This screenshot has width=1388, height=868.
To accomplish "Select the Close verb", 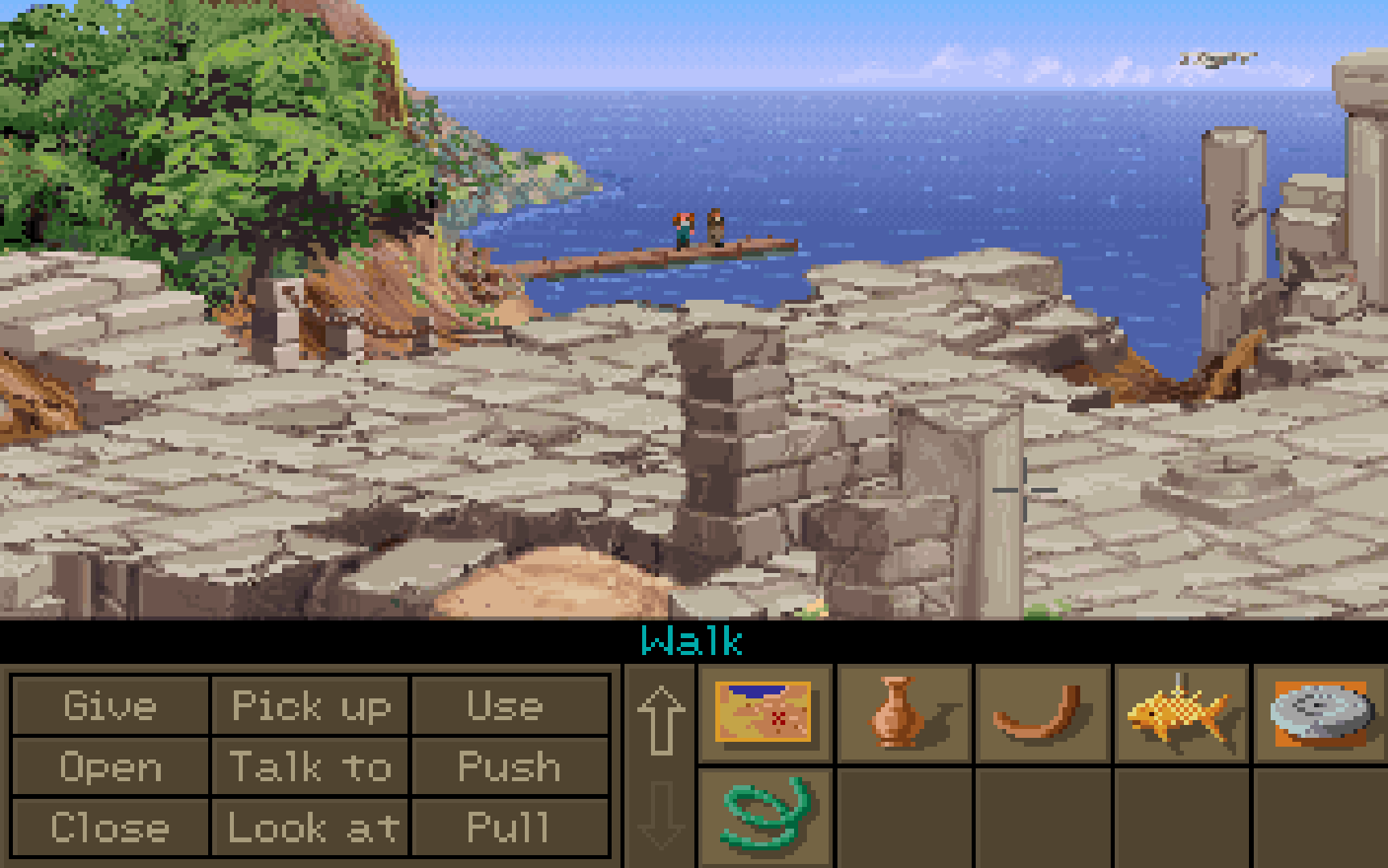I will [x=110, y=827].
